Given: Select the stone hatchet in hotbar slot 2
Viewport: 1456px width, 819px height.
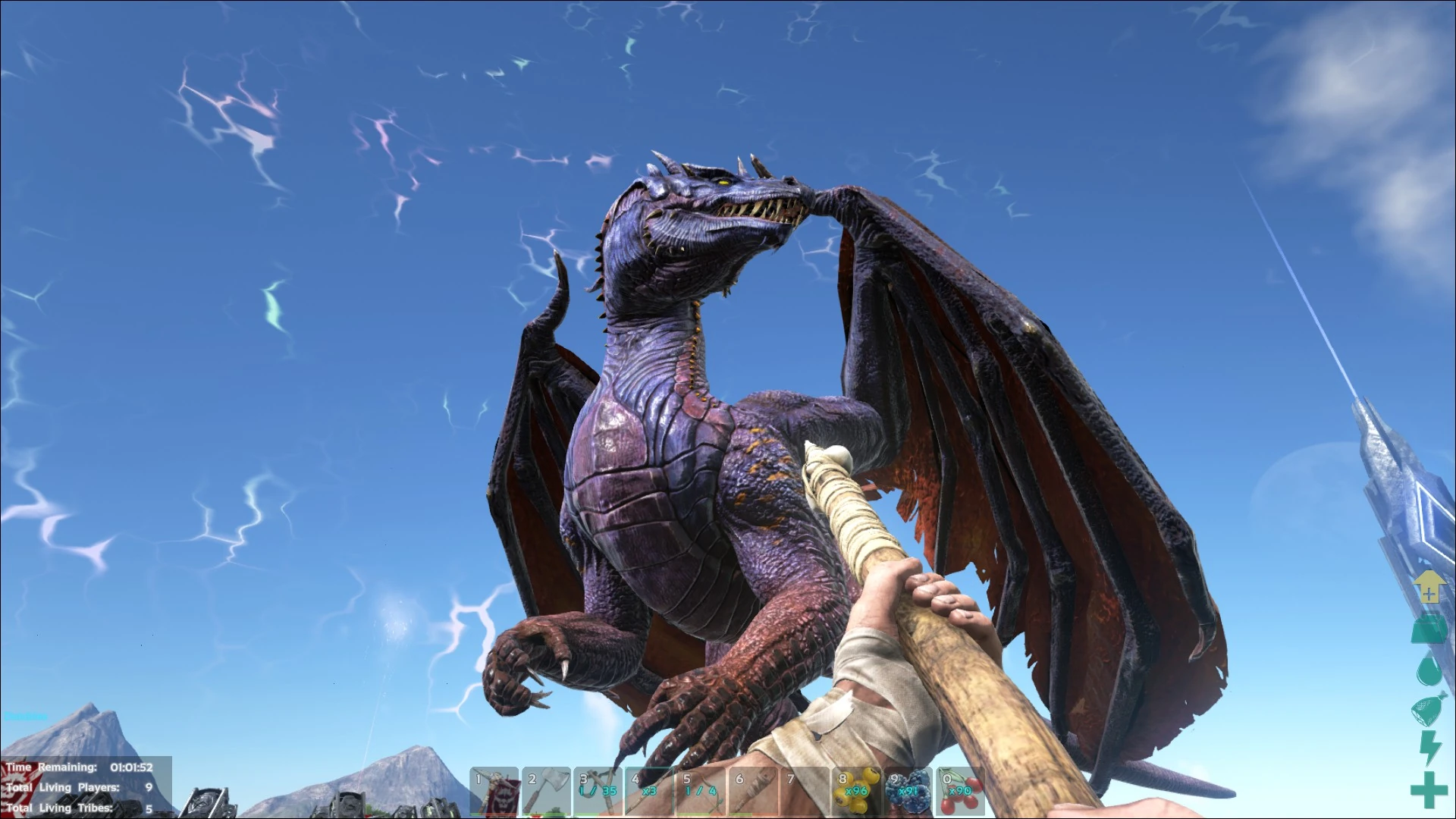Looking at the screenshot, I should click(x=494, y=792).
